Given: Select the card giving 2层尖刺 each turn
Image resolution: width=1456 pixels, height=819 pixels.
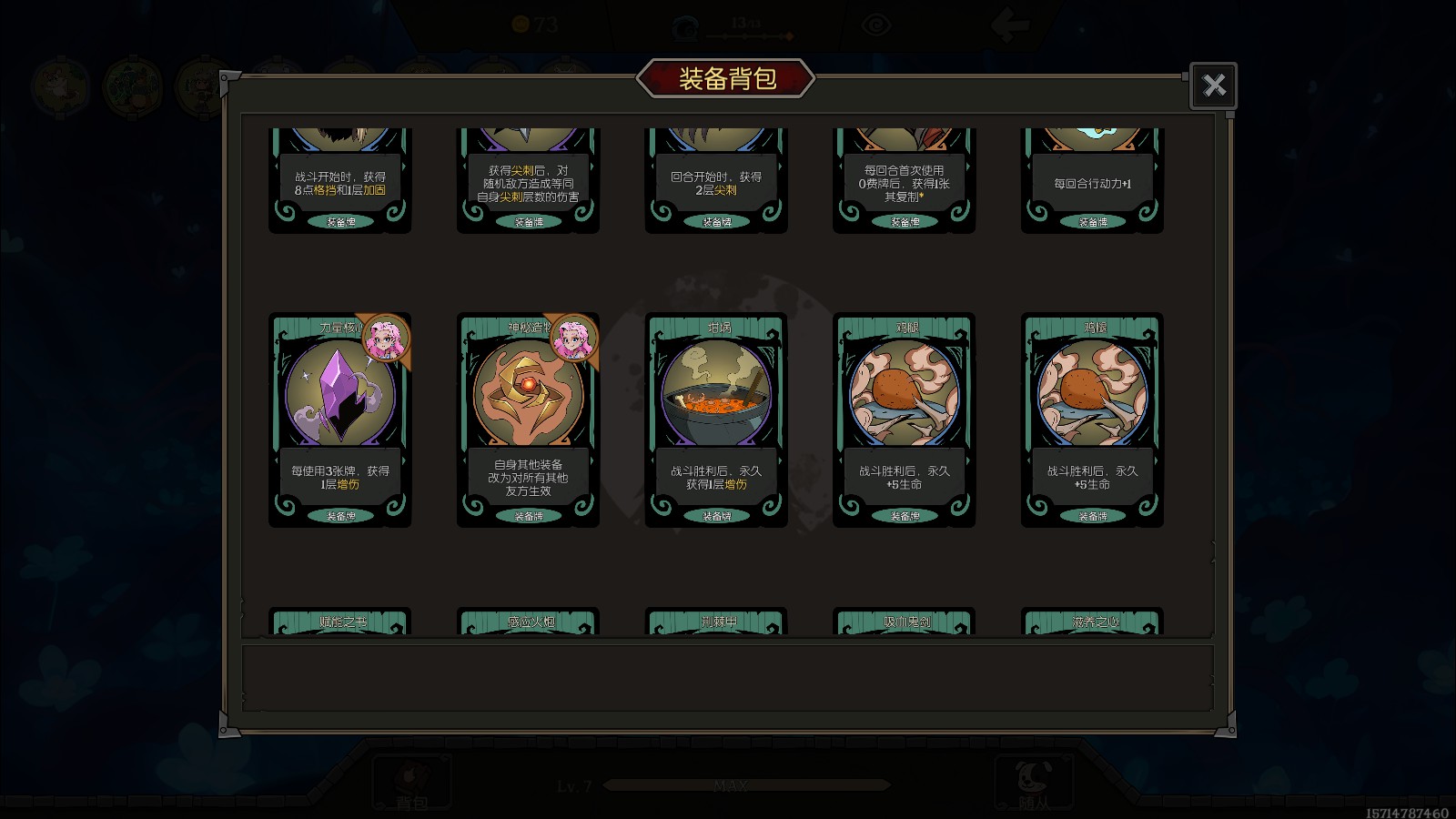Looking at the screenshot, I should click(716, 182).
